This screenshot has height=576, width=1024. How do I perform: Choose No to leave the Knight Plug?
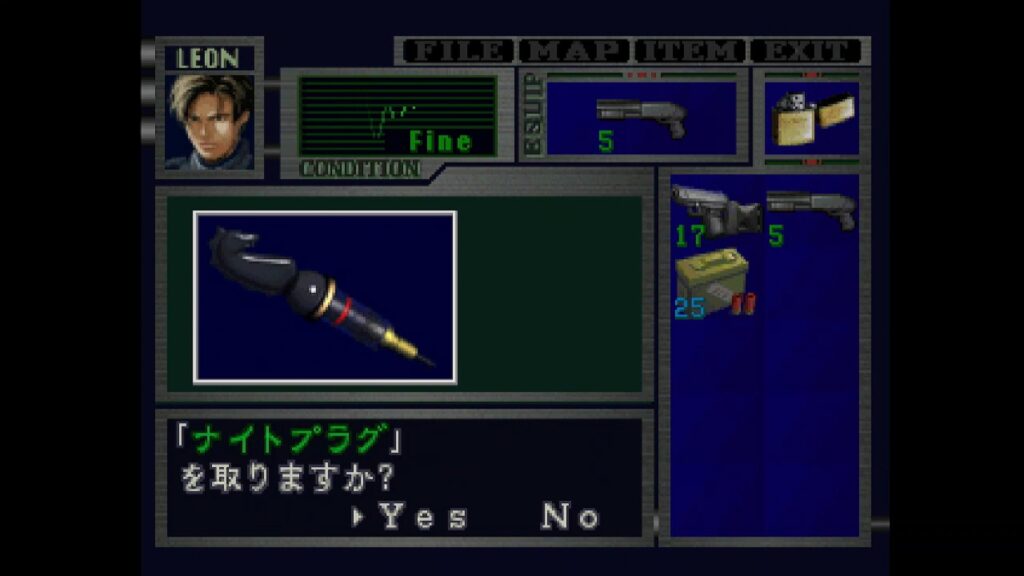pyautogui.click(x=570, y=517)
